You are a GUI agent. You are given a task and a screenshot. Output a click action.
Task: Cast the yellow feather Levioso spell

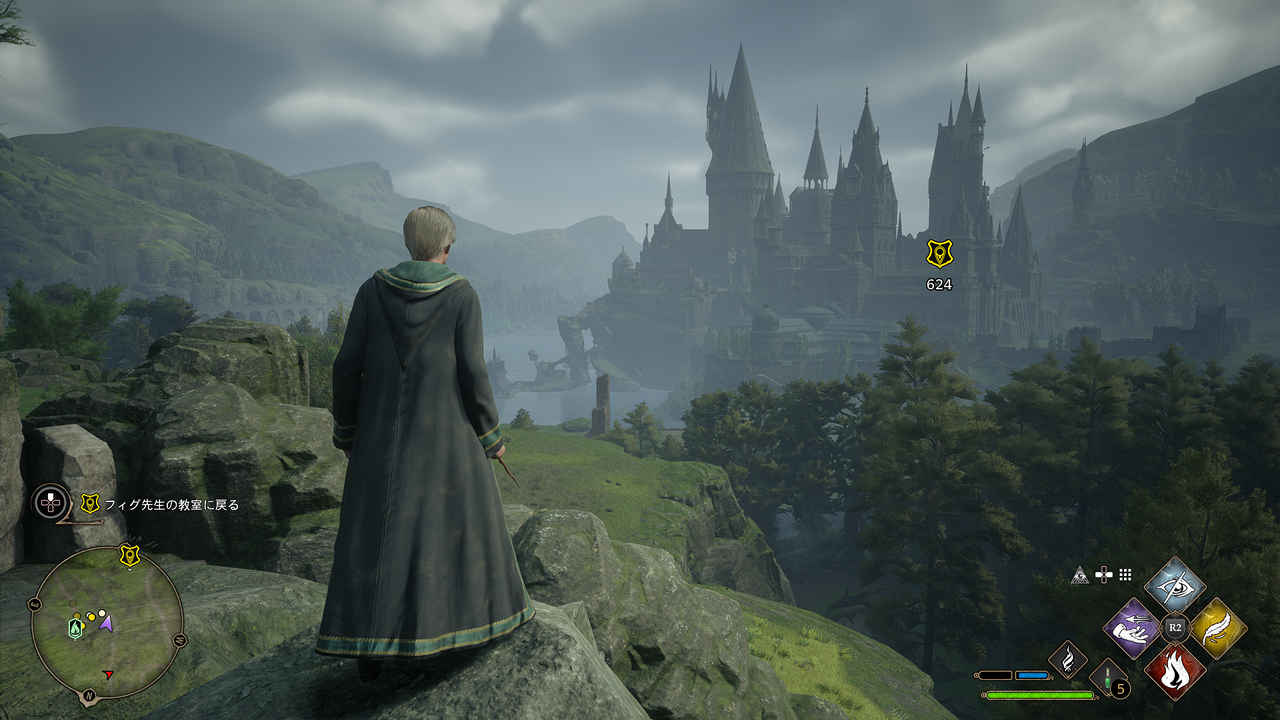coord(1217,628)
